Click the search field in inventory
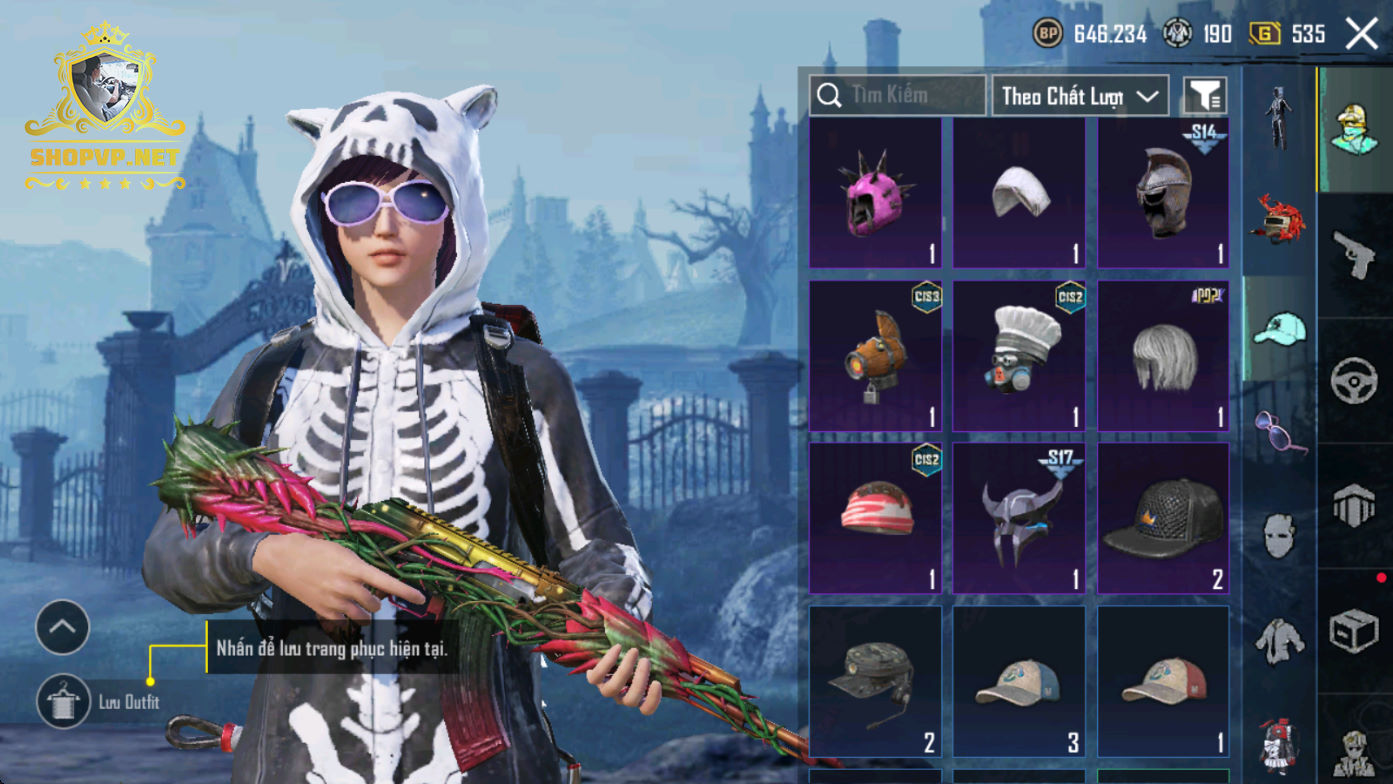This screenshot has width=1393, height=784. (x=897, y=95)
